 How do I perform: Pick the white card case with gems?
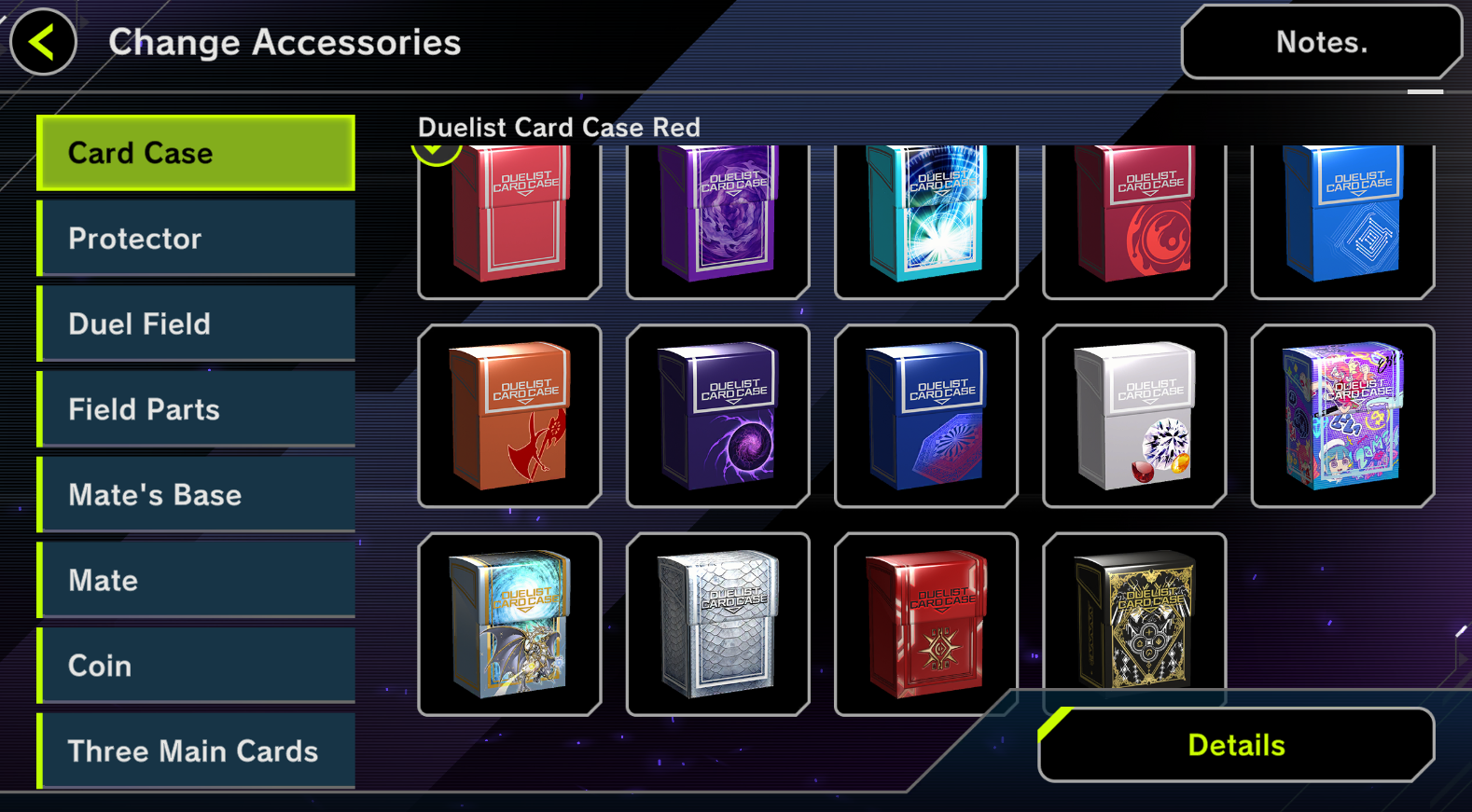pos(1133,416)
